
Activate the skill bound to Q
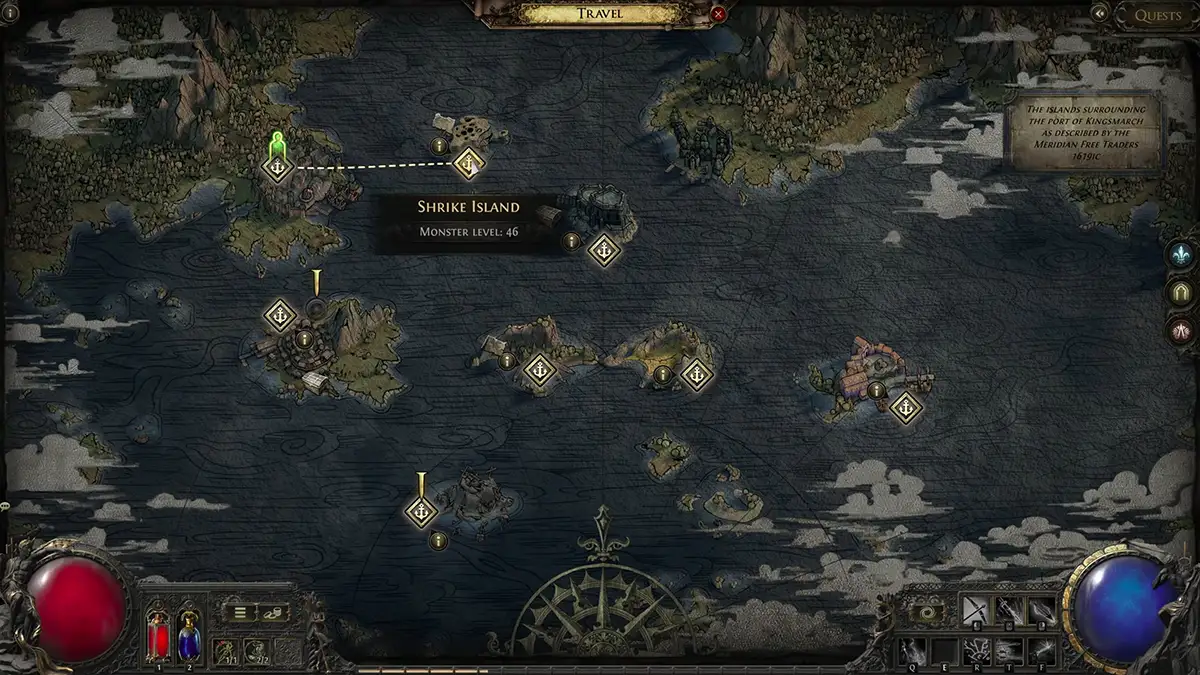pos(910,651)
